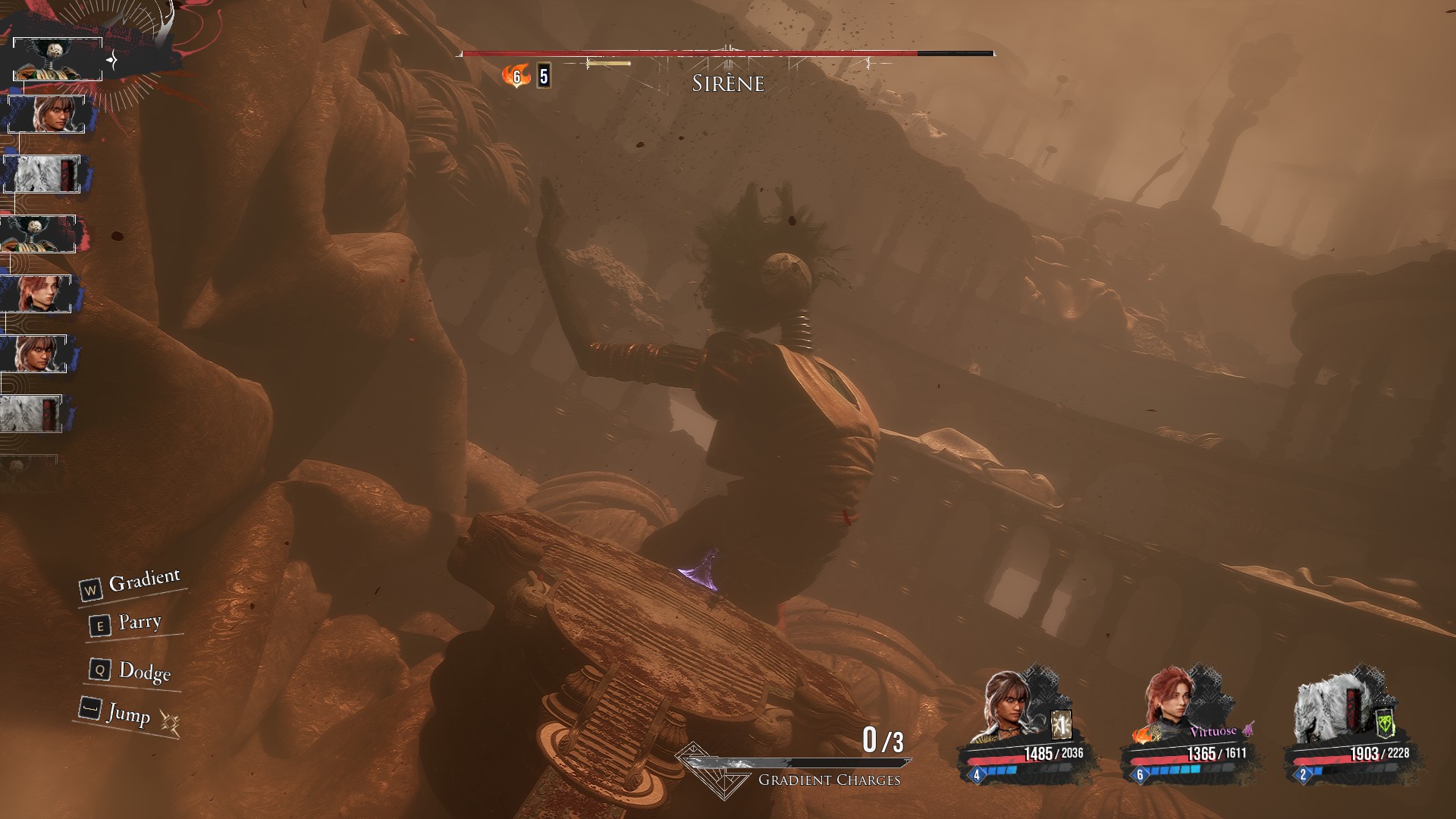Click the glowing card icon beside Lune
1456x819 pixels.
click(x=1062, y=726)
